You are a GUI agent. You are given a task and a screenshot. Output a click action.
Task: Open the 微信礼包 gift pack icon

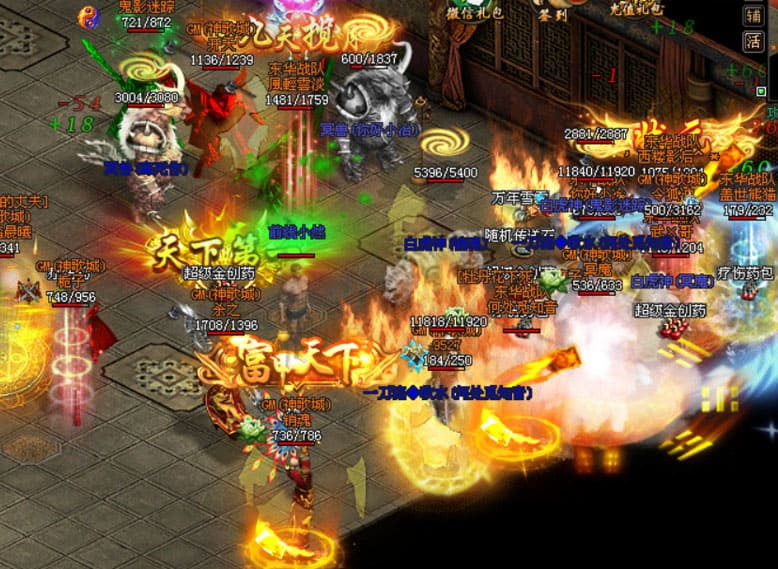(x=475, y=9)
